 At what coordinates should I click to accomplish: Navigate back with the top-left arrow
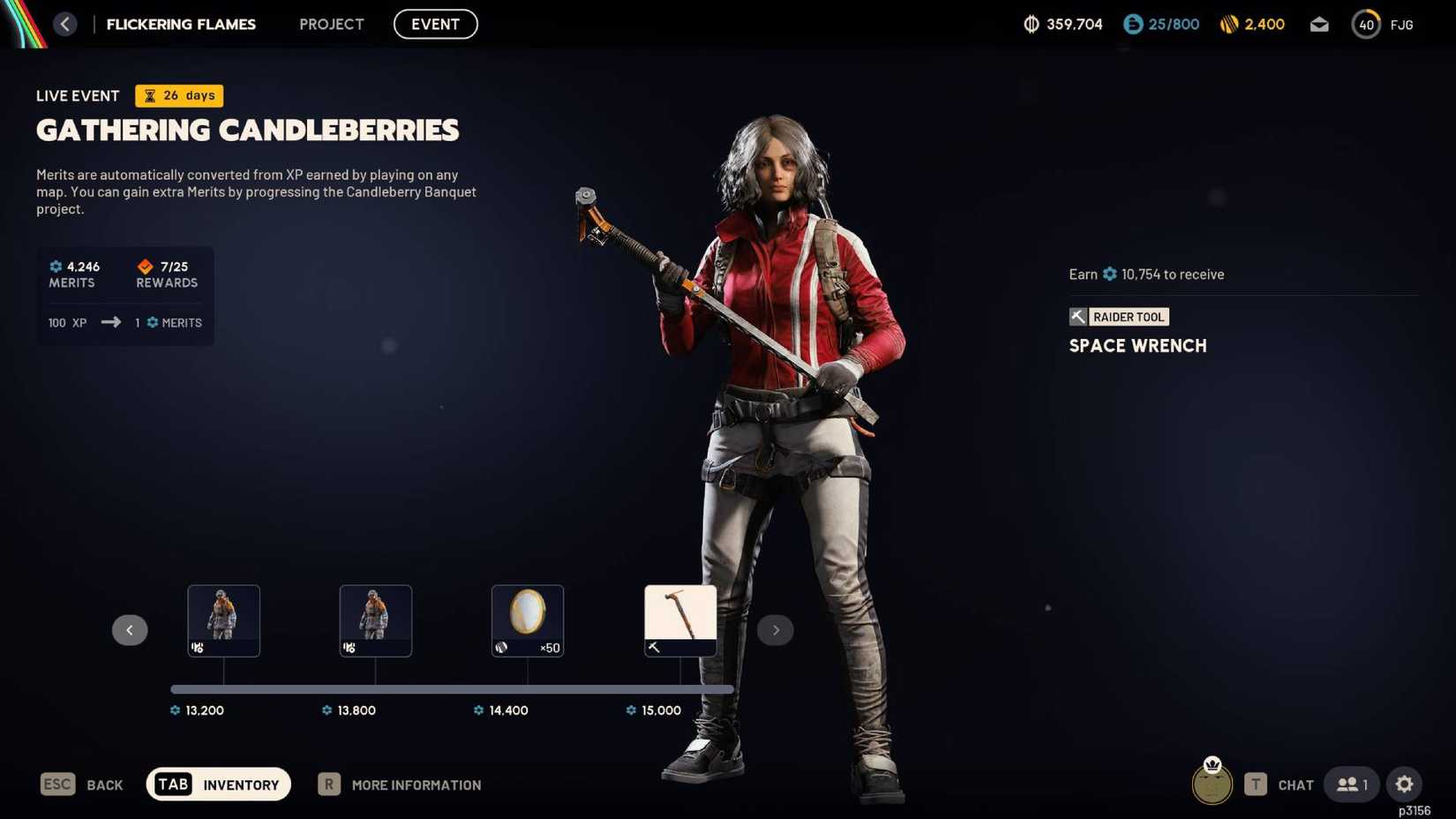click(64, 24)
